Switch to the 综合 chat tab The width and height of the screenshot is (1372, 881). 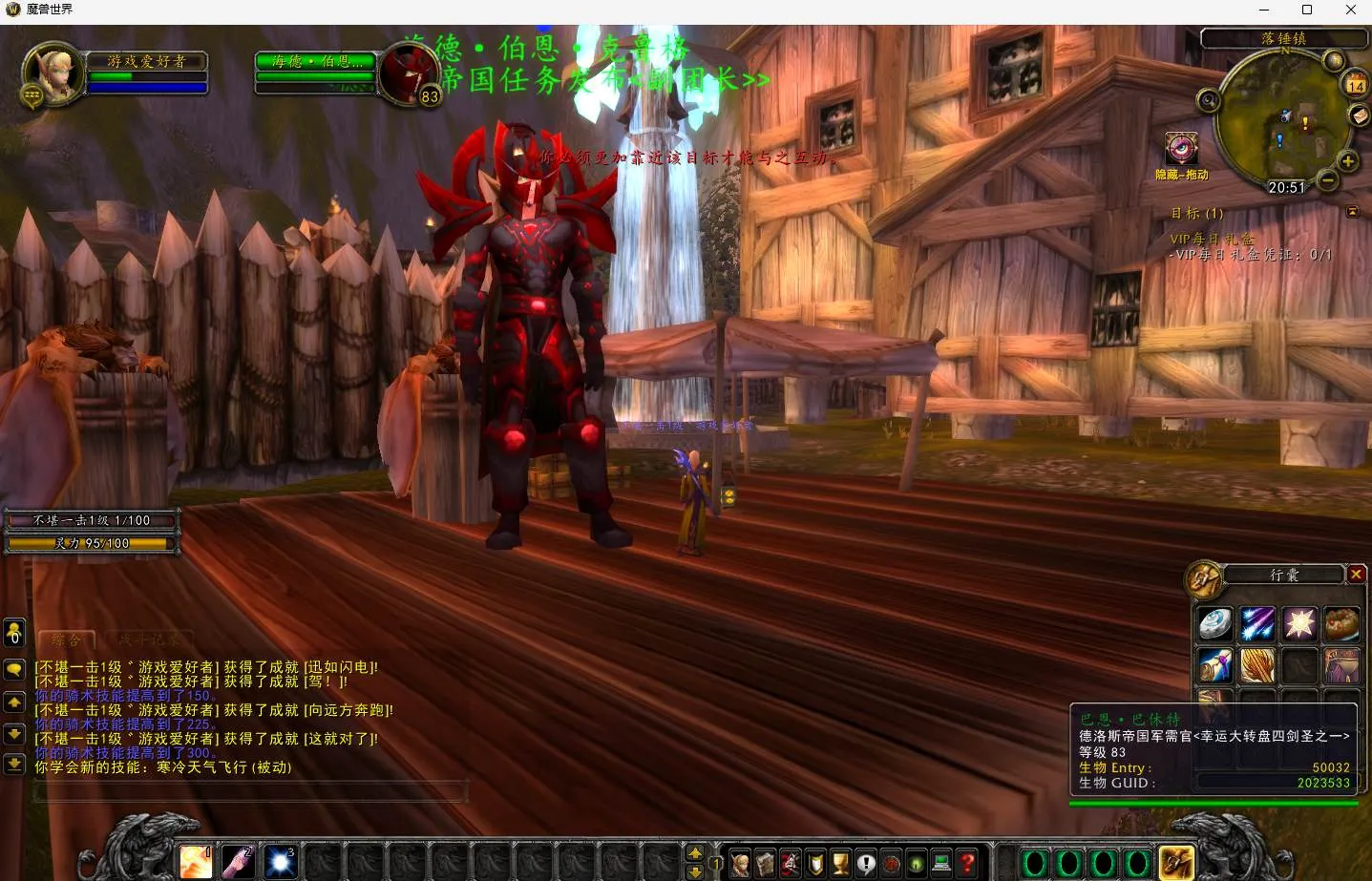tap(67, 640)
